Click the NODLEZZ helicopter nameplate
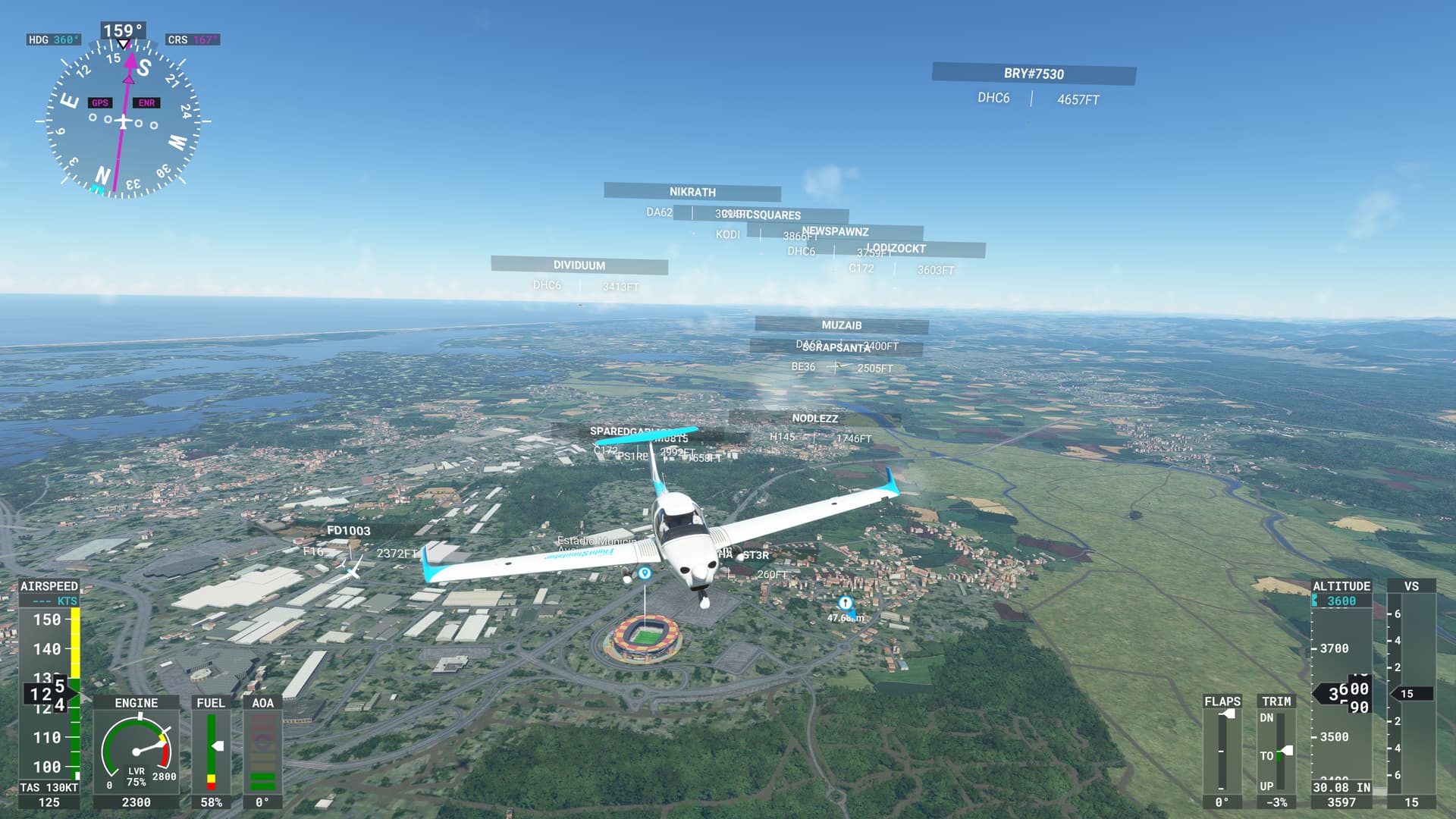The image size is (1456, 819). tap(815, 419)
